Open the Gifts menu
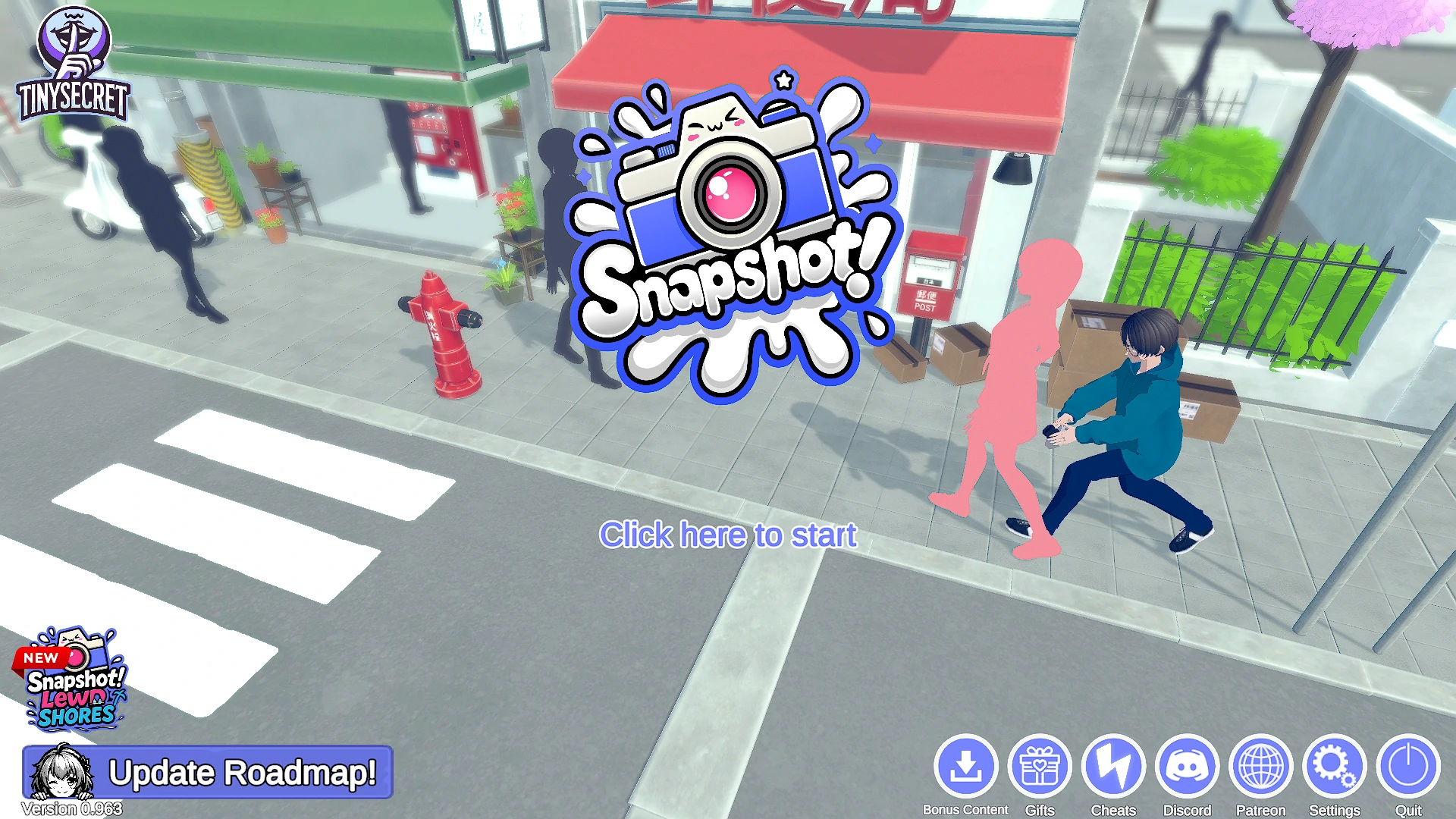1456x819 pixels. coord(1040,766)
